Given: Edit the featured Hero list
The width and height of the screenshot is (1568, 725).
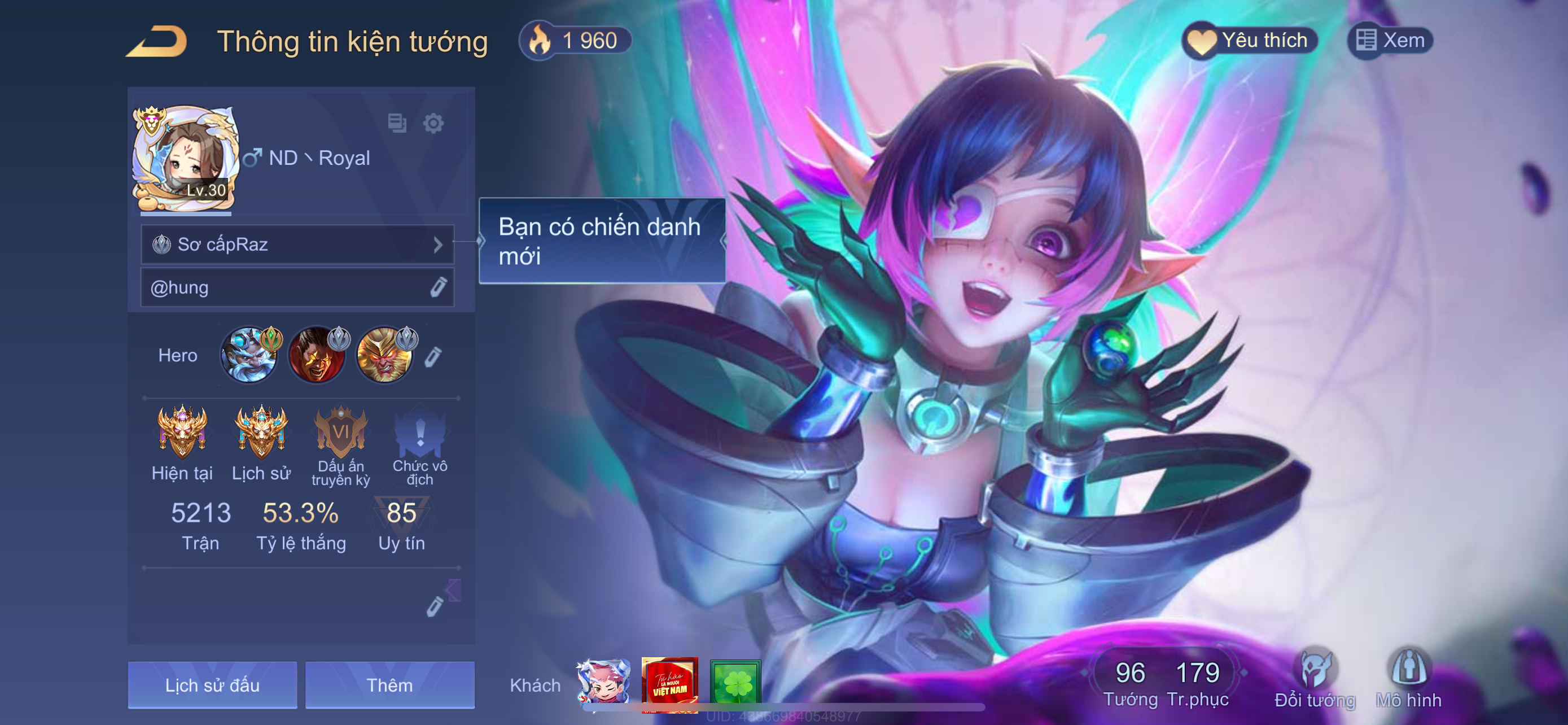Looking at the screenshot, I should coord(433,357).
